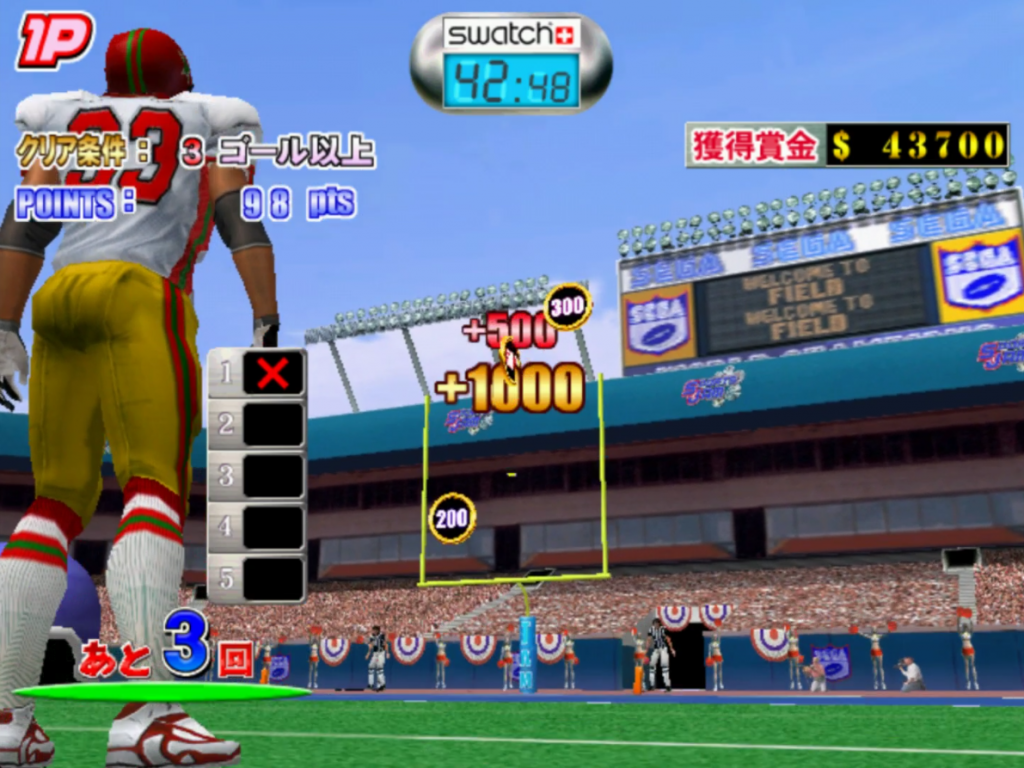Choose the 200 bonus target marker

click(452, 518)
